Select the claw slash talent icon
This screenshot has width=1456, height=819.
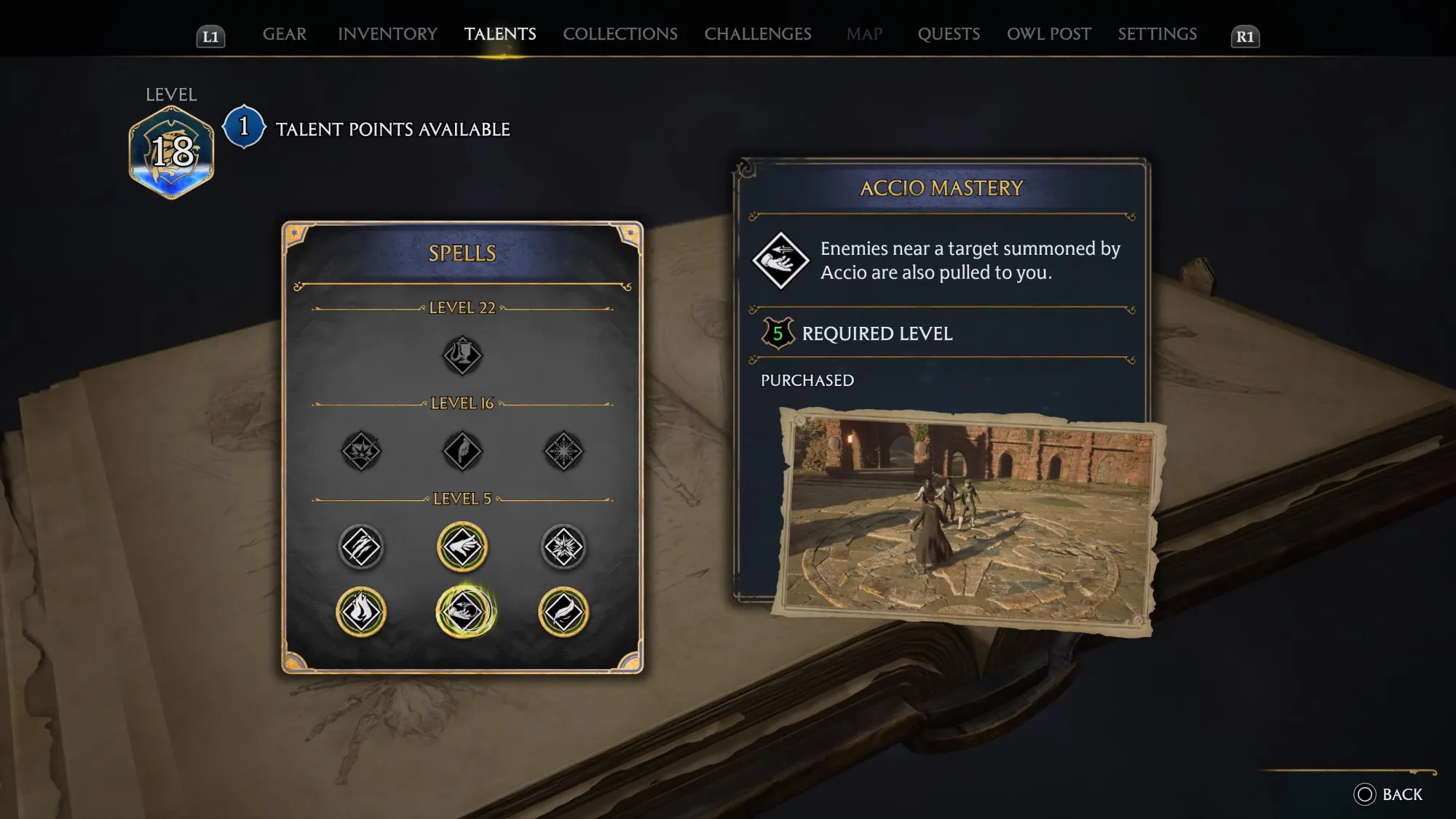point(361,547)
